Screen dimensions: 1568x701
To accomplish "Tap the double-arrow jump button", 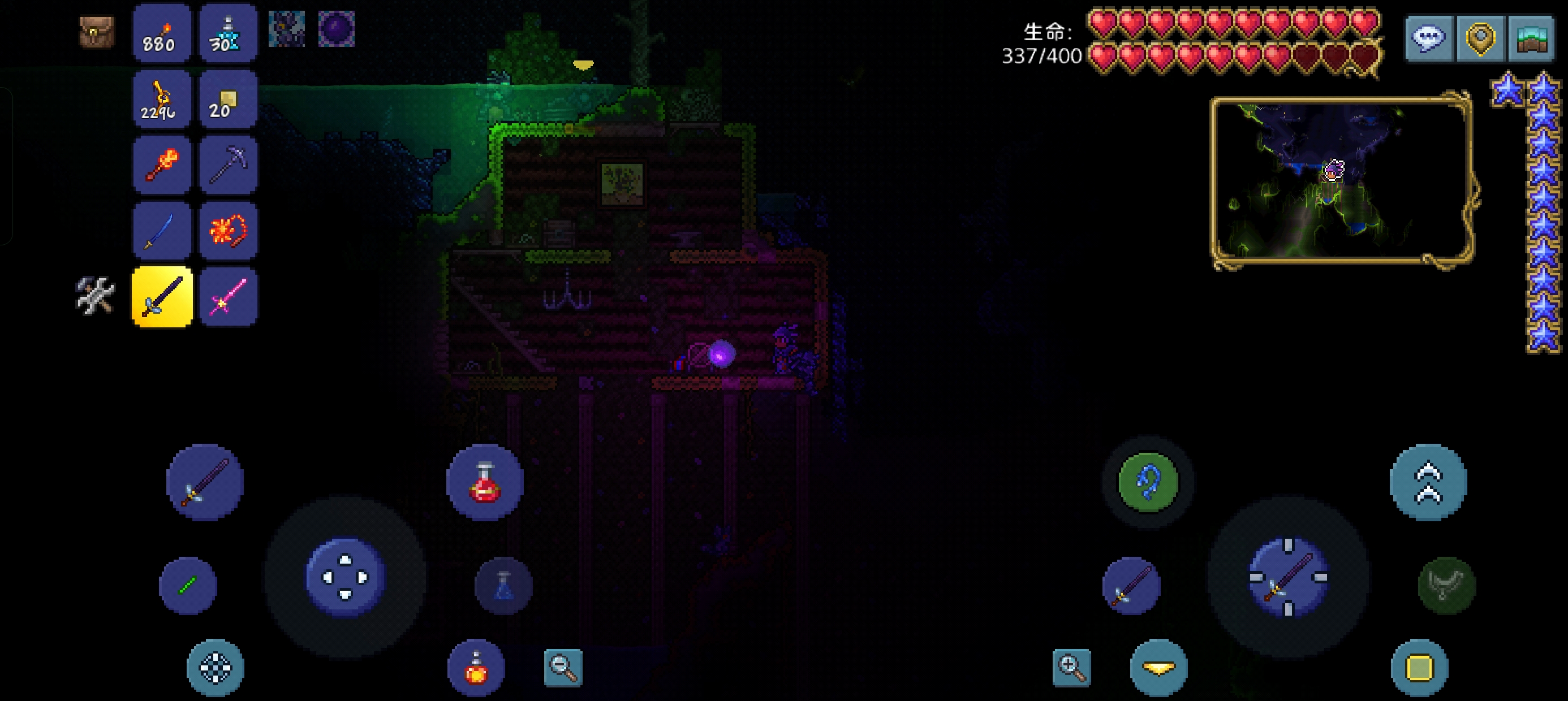I will point(1428,482).
